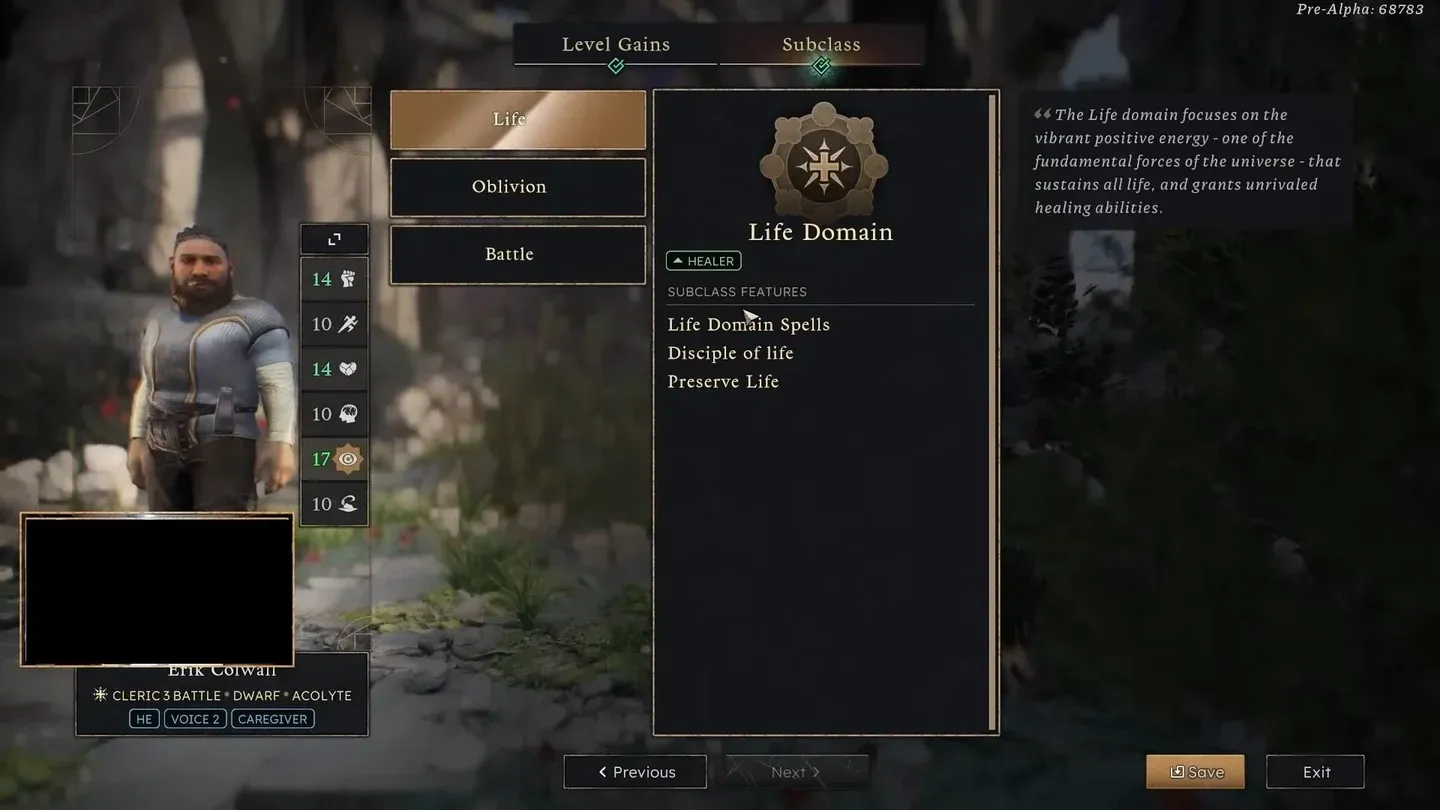The image size is (1440, 810).
Task: Switch to the Level Gains tab
Action: [616, 45]
